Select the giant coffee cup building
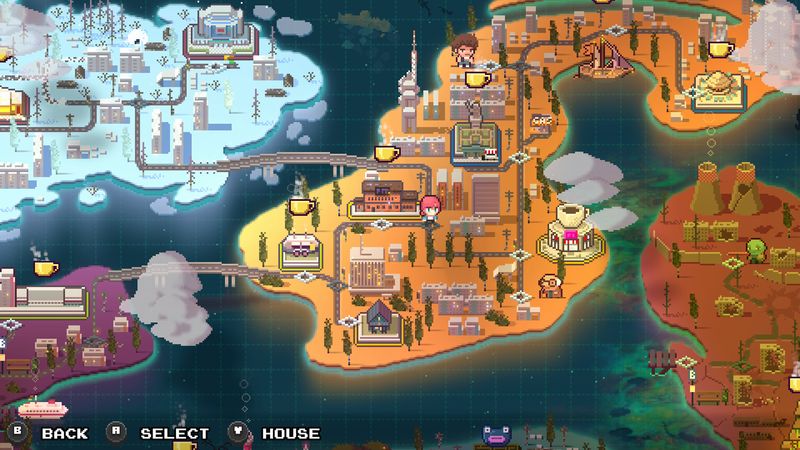This screenshot has height=450, width=800. pyautogui.click(x=571, y=233)
